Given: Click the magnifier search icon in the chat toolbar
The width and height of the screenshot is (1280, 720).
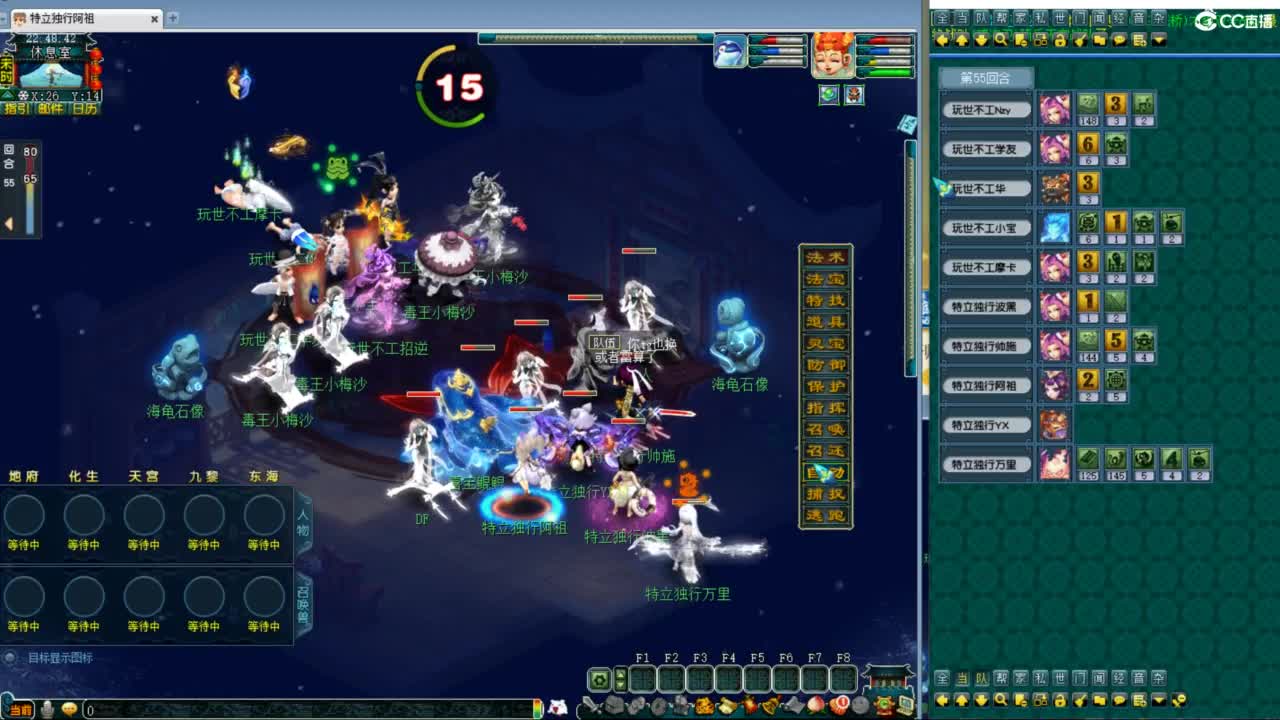Looking at the screenshot, I should coord(1000,40).
